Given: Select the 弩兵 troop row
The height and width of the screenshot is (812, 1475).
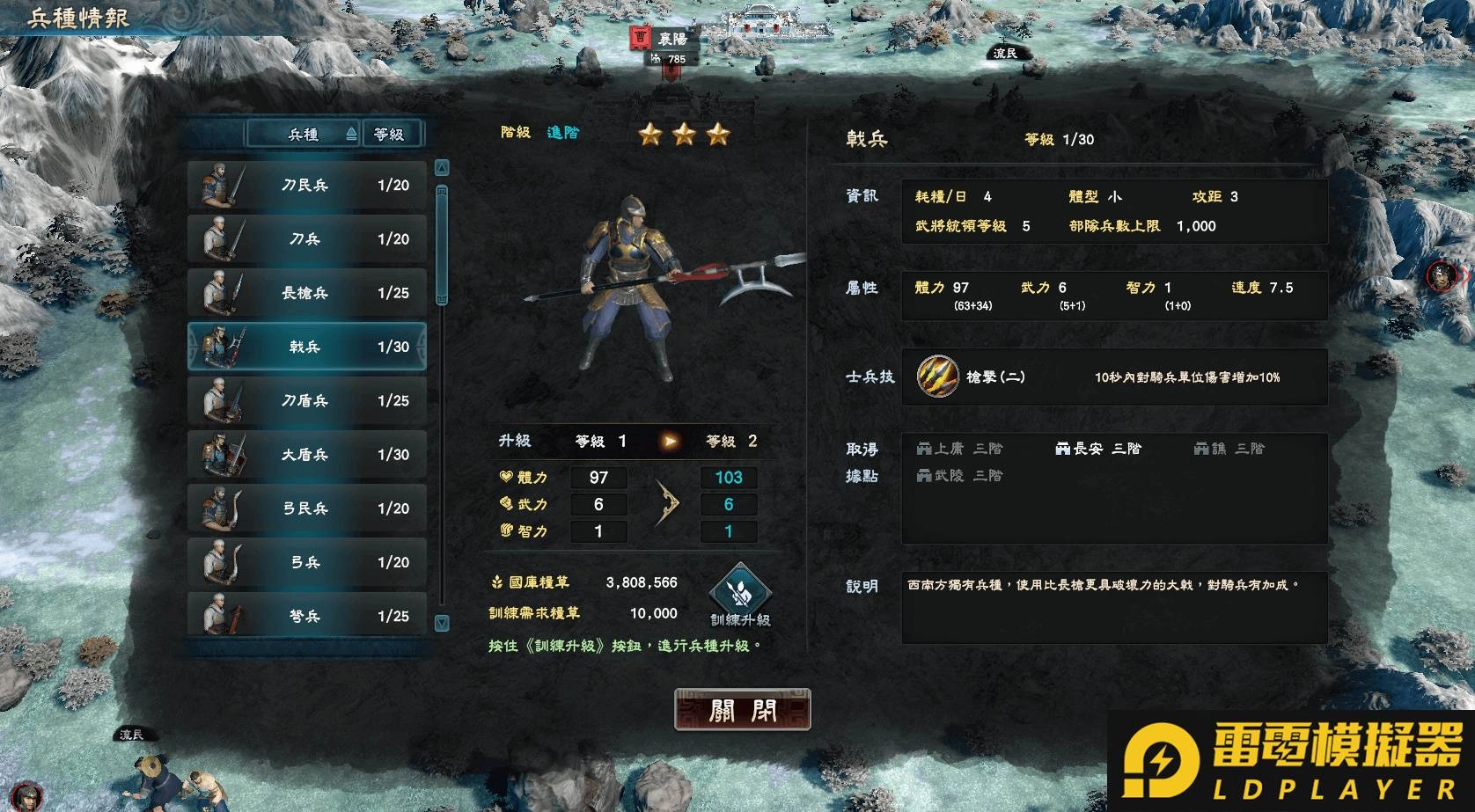Looking at the screenshot, I should [306, 616].
